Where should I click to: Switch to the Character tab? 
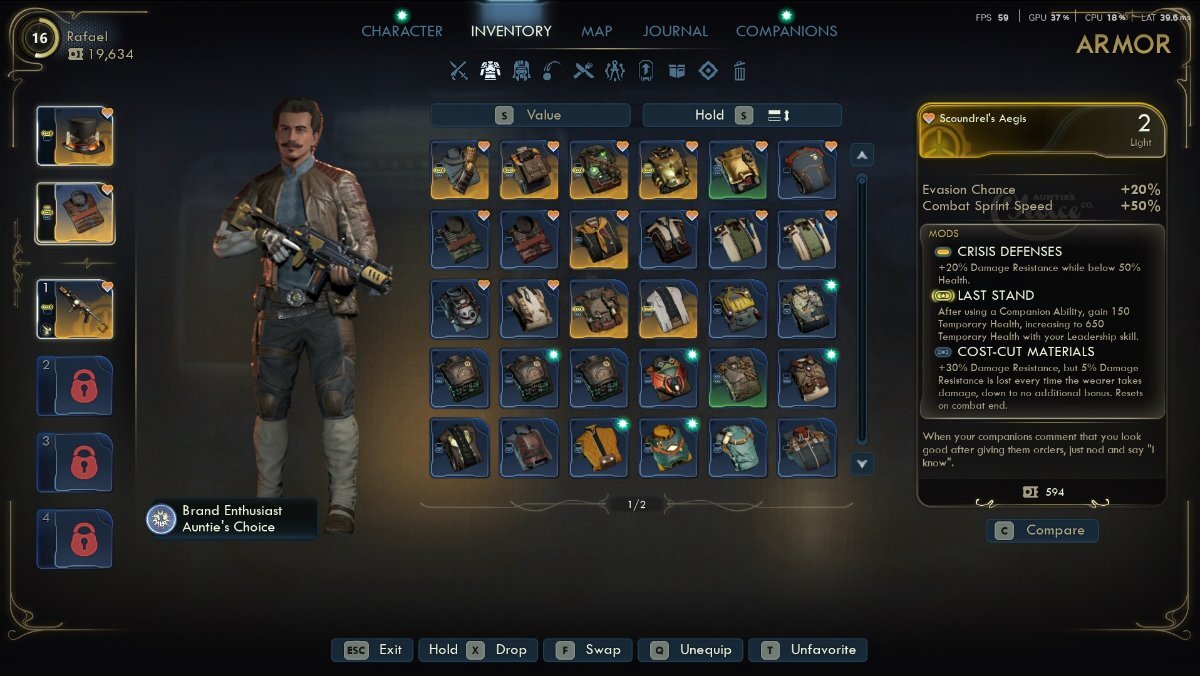coord(402,31)
